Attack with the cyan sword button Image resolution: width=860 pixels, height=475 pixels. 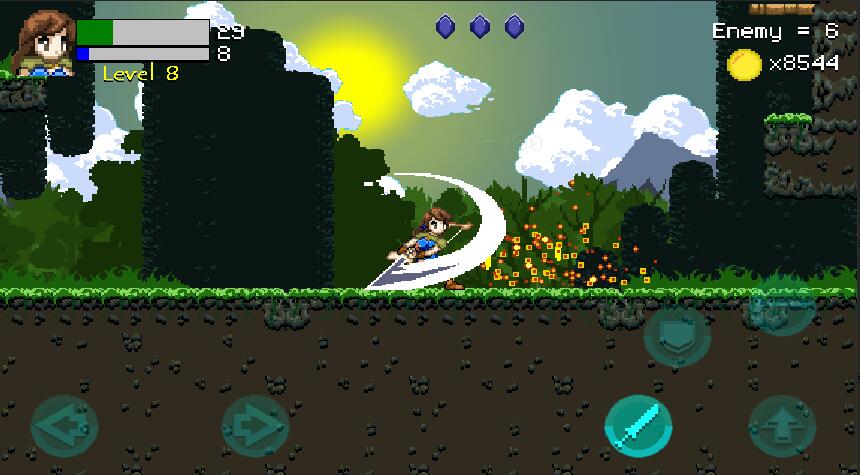tap(639, 427)
